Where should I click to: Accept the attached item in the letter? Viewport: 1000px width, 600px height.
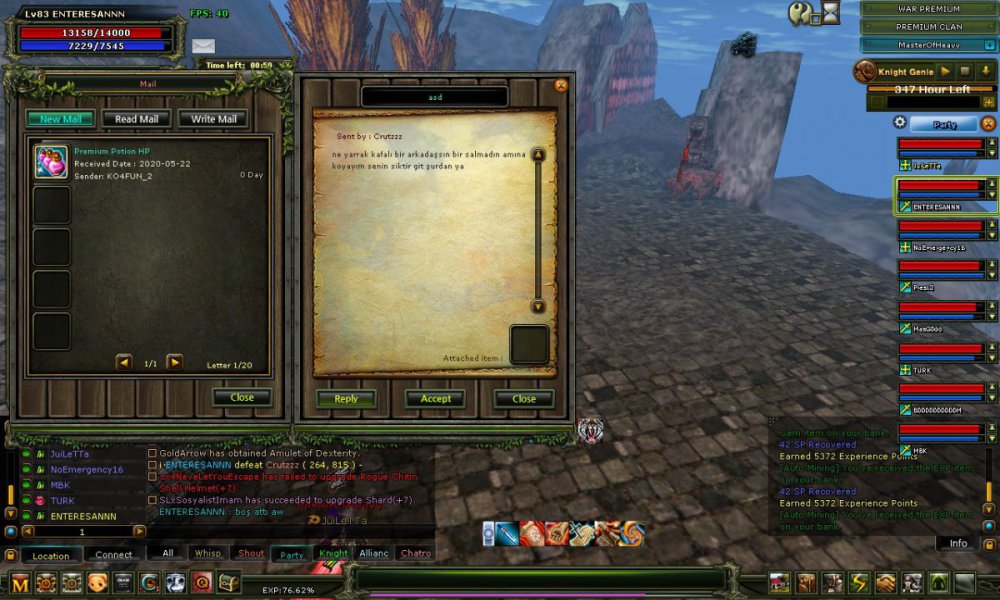point(435,398)
